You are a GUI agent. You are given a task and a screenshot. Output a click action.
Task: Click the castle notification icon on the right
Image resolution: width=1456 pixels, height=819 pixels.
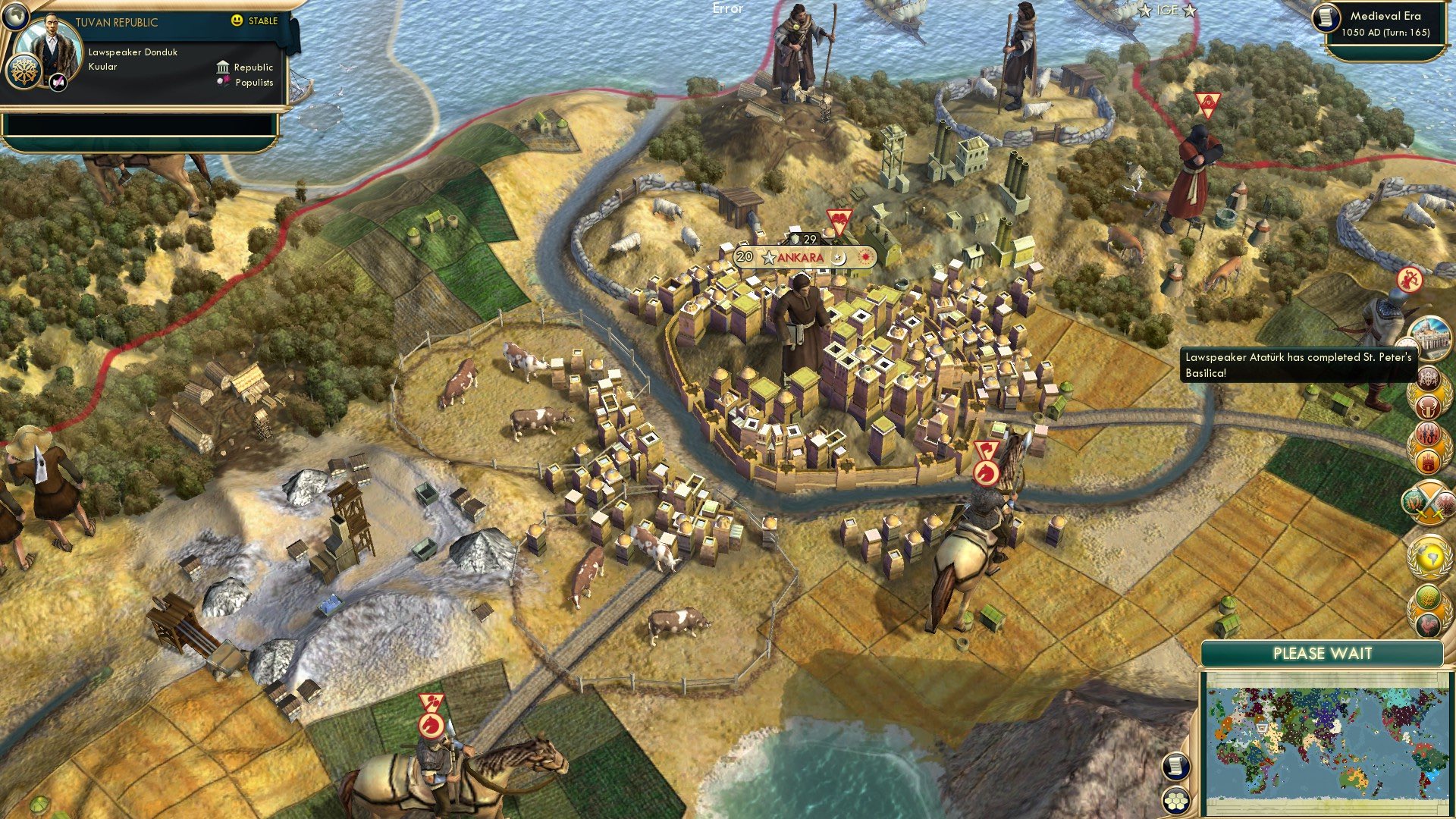(x=1429, y=460)
